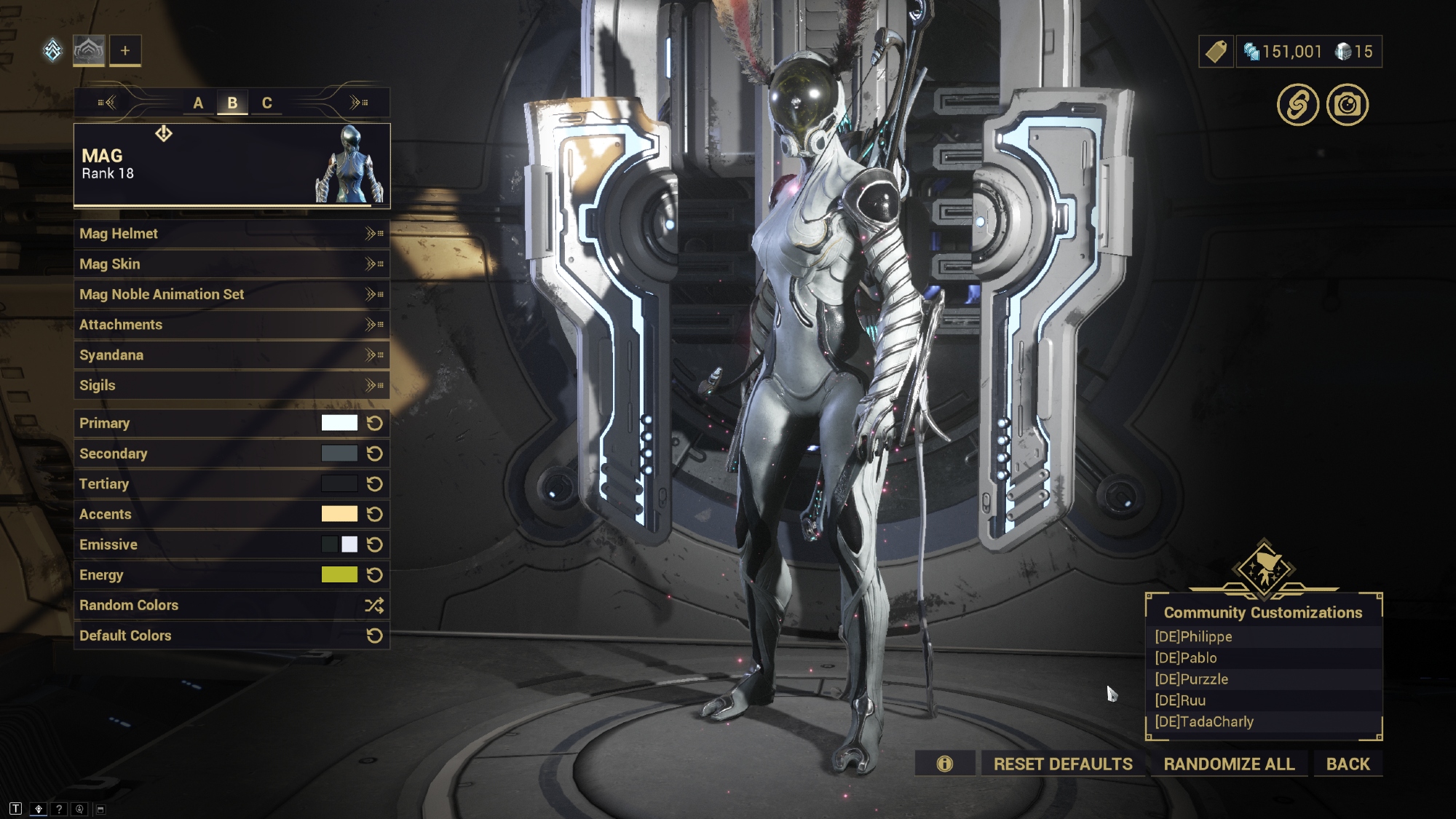The width and height of the screenshot is (1456, 819).
Task: Click RANDOMIZE ALL
Action: click(1229, 764)
